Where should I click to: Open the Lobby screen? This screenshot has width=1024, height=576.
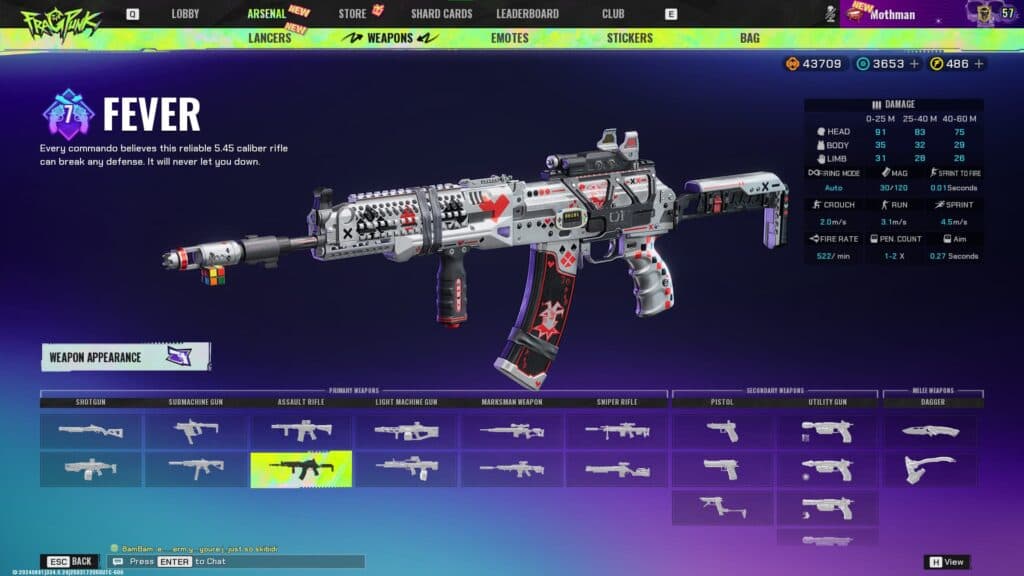(x=185, y=14)
